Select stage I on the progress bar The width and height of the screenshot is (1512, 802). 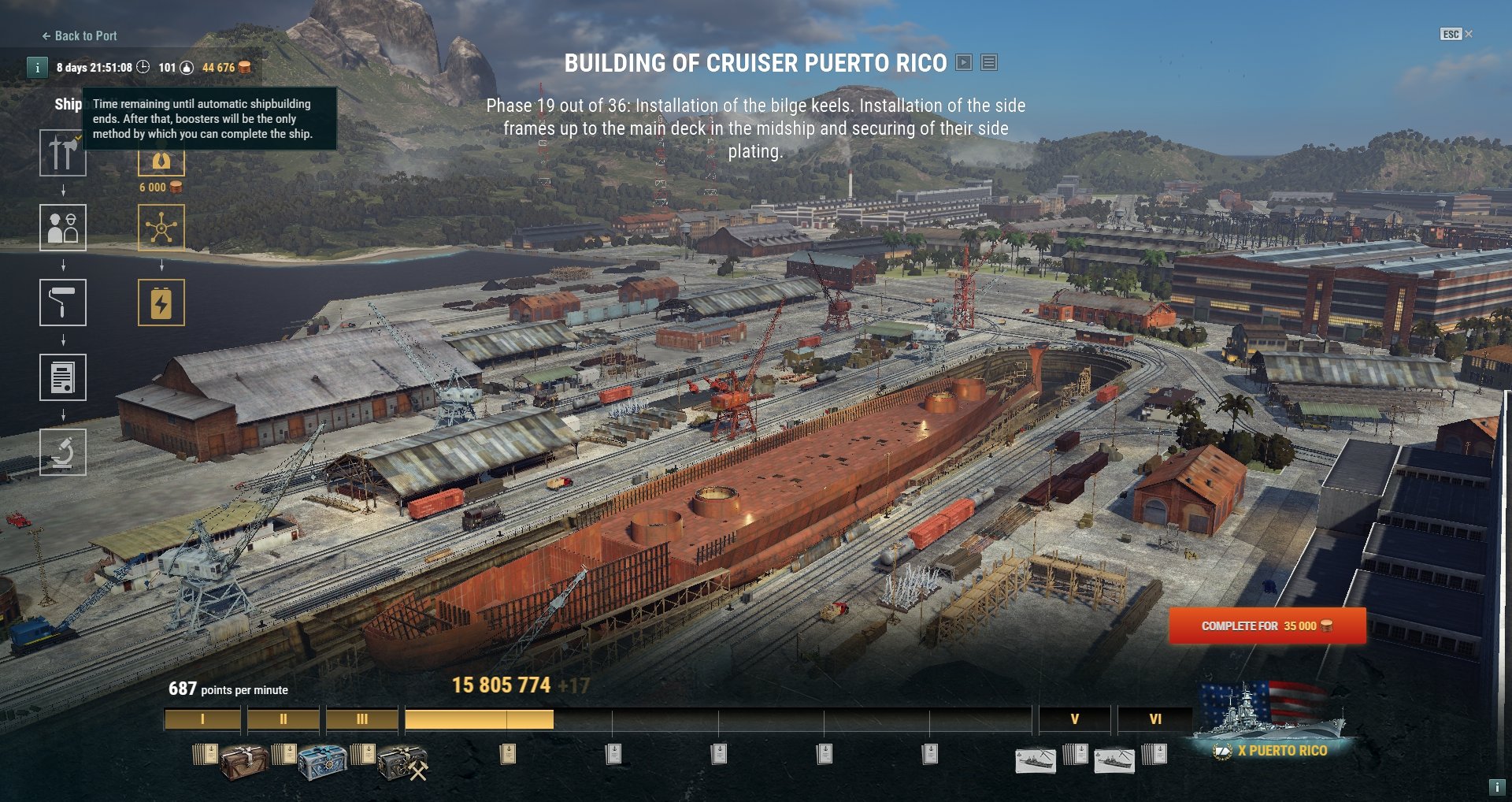click(202, 719)
